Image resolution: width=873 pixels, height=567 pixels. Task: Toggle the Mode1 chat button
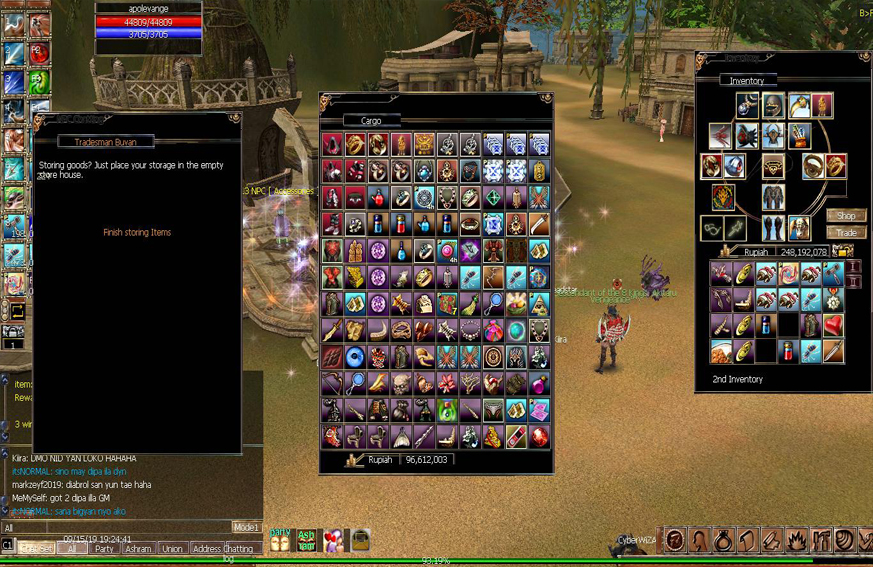(x=246, y=527)
